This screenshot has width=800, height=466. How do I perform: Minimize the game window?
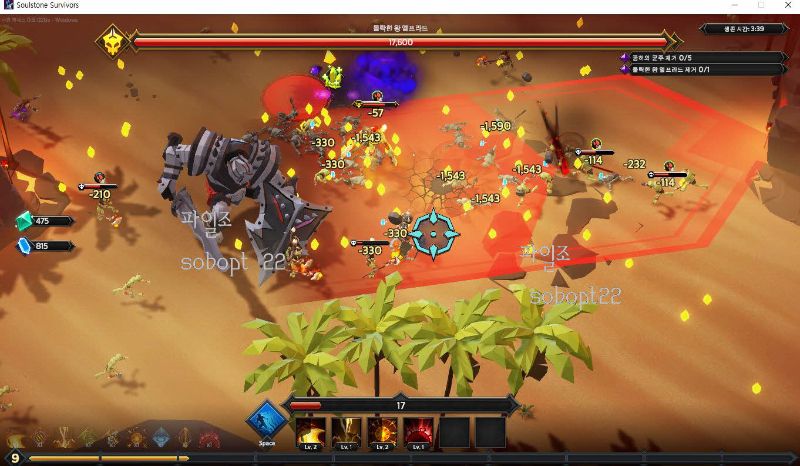click(x=733, y=5)
